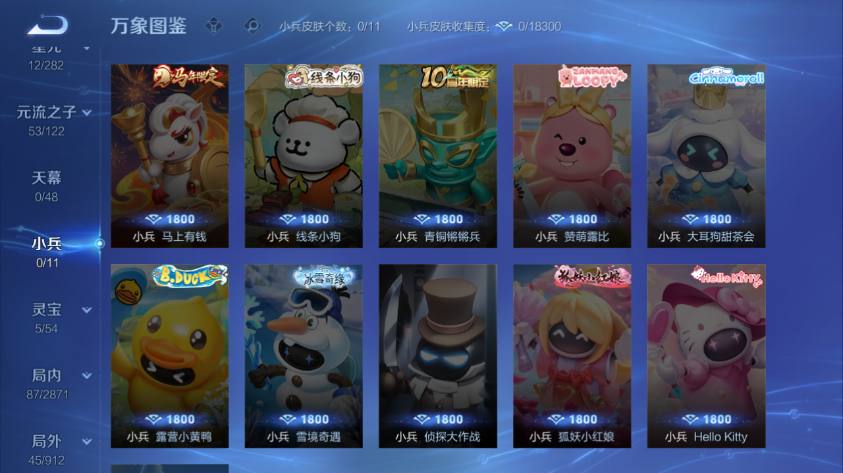Select the 马上有钱 minion skin card
843x473 pixels.
point(170,155)
